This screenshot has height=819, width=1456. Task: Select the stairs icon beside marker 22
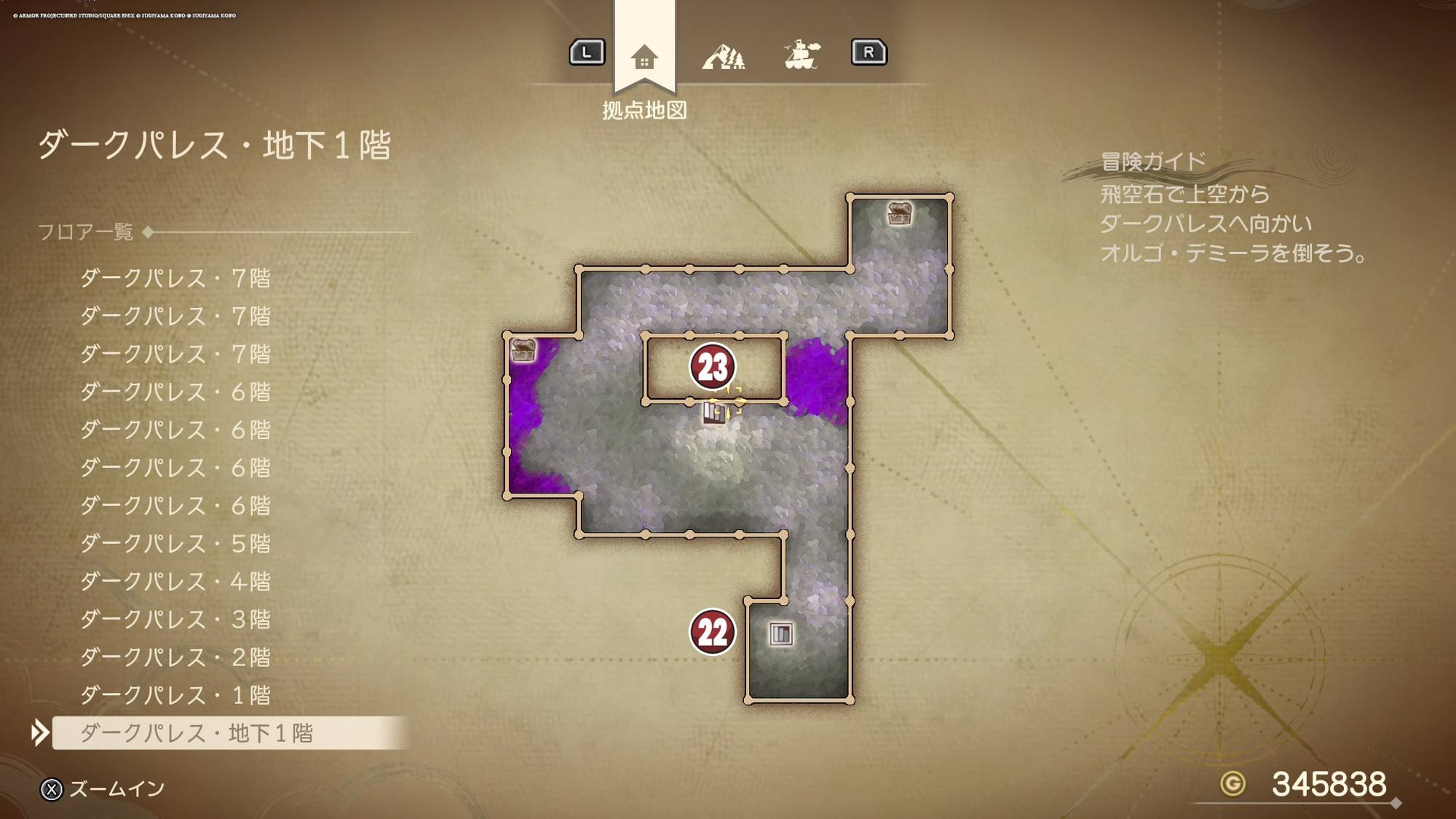tap(780, 634)
